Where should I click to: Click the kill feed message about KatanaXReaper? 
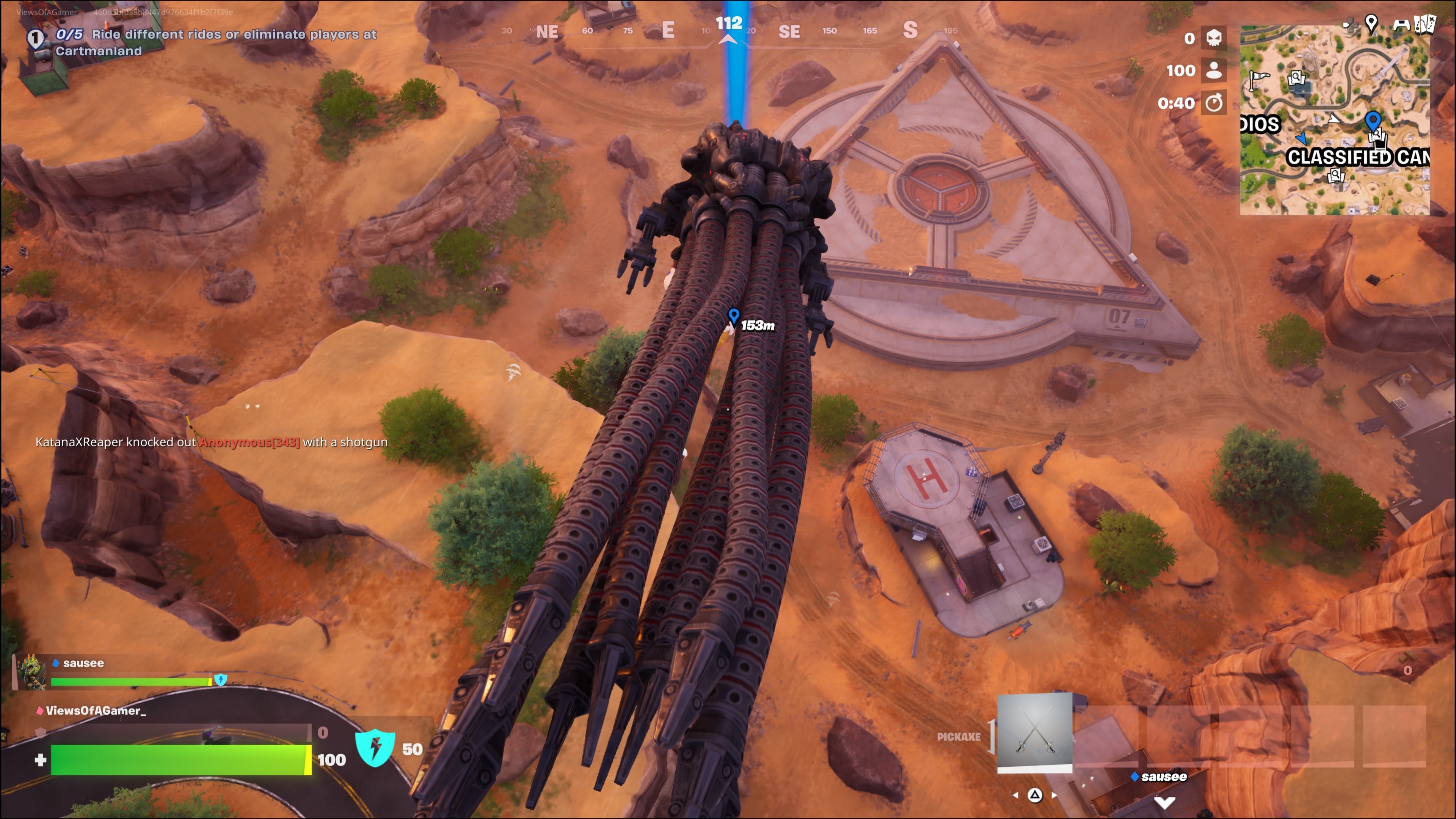click(212, 442)
